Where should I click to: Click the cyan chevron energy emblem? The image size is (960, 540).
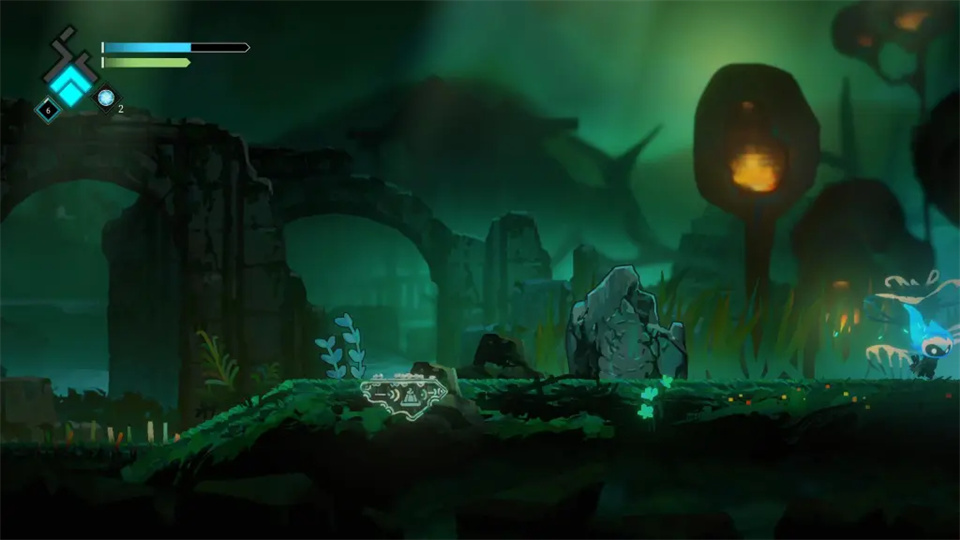[70, 84]
